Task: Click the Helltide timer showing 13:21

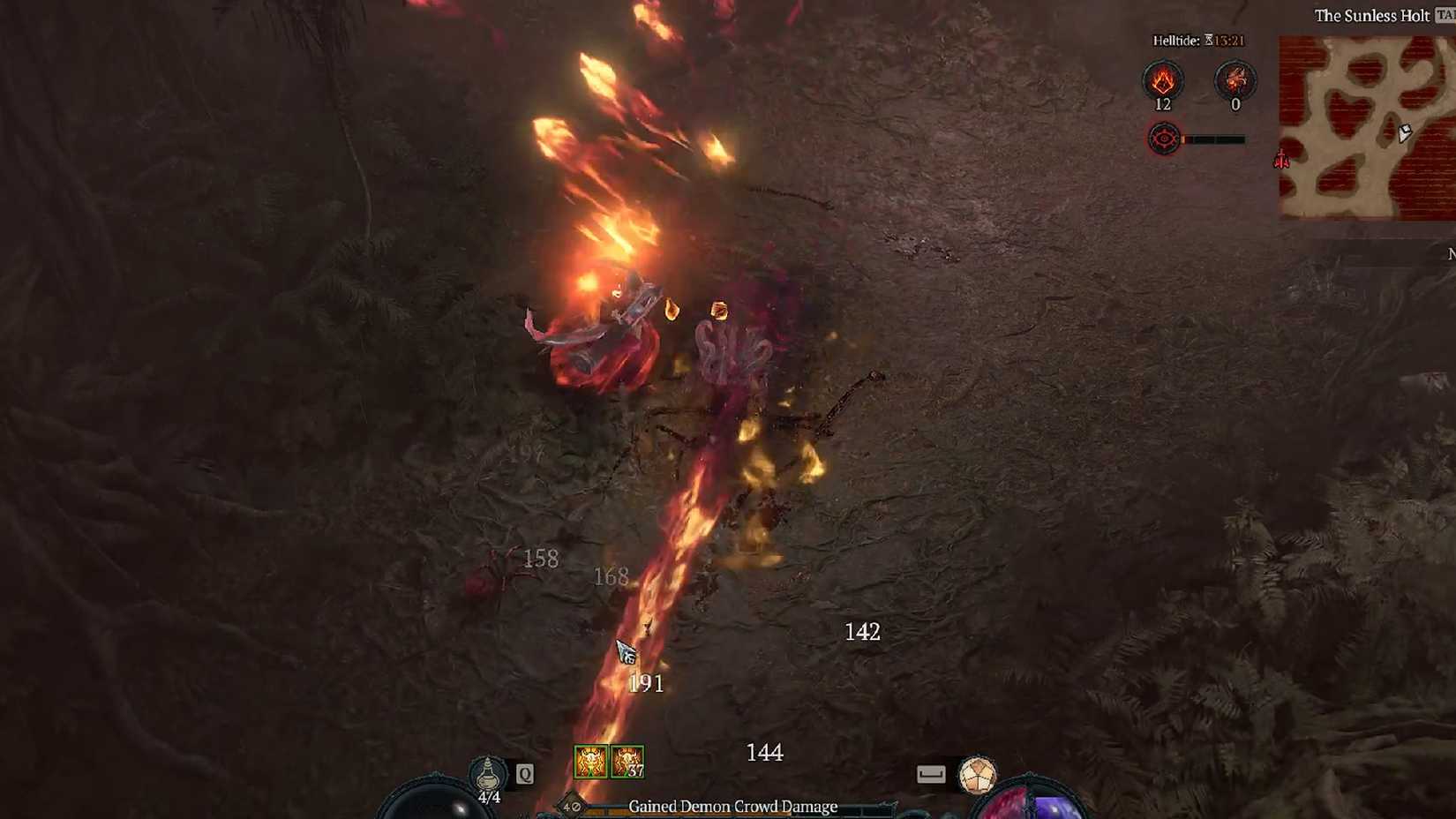Action: click(x=1227, y=40)
